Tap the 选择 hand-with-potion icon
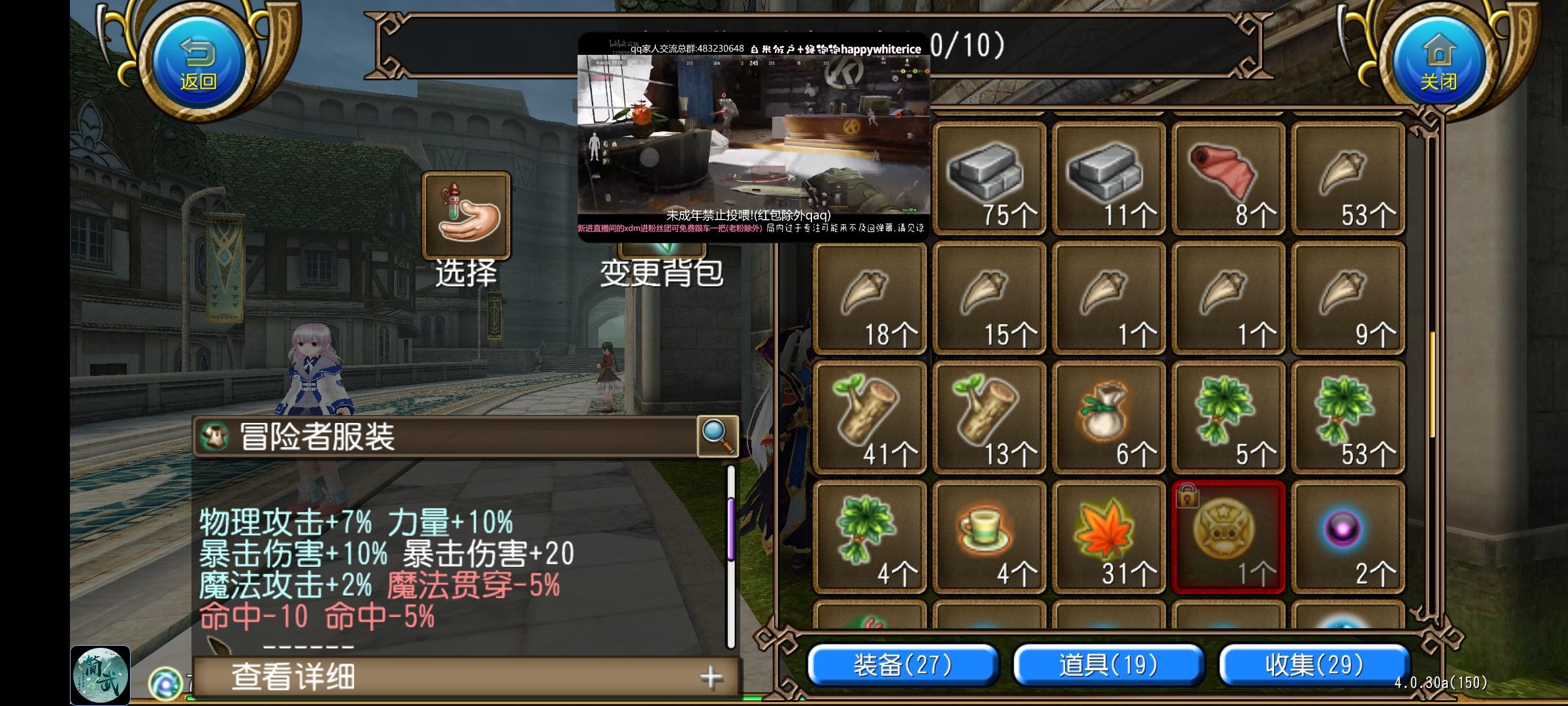This screenshot has height=706, width=1568. (465, 216)
